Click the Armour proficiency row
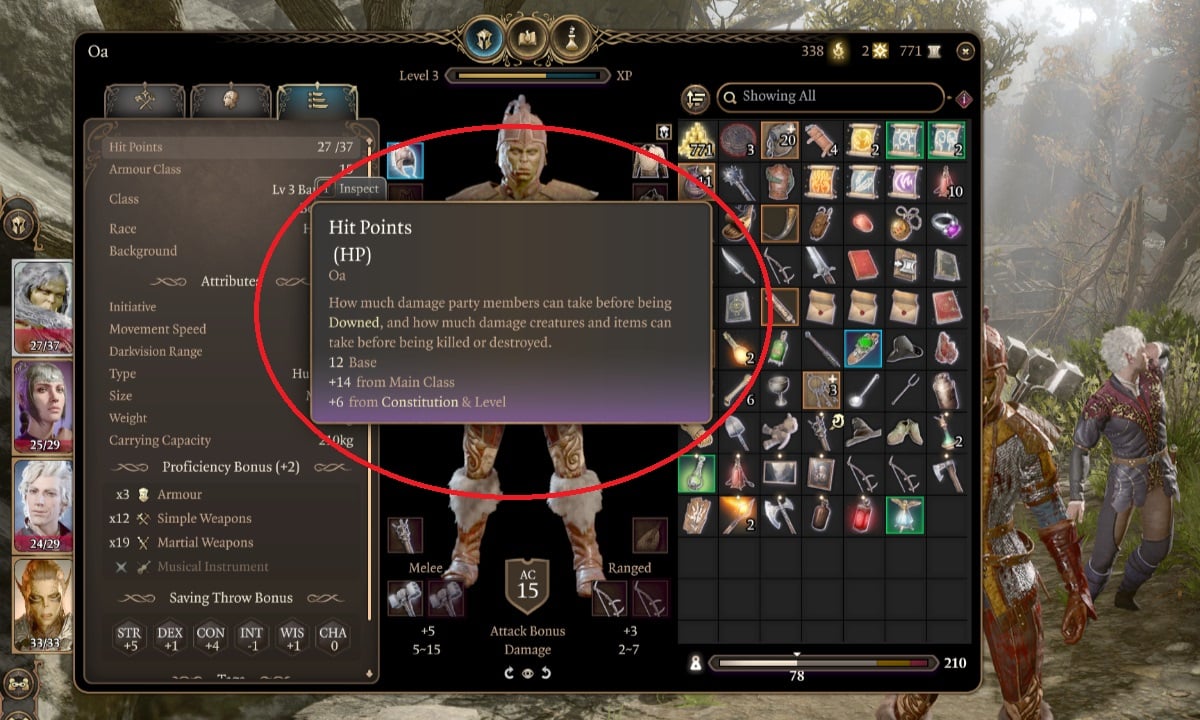Viewport: 1200px width, 720px height. pyautogui.click(x=179, y=494)
